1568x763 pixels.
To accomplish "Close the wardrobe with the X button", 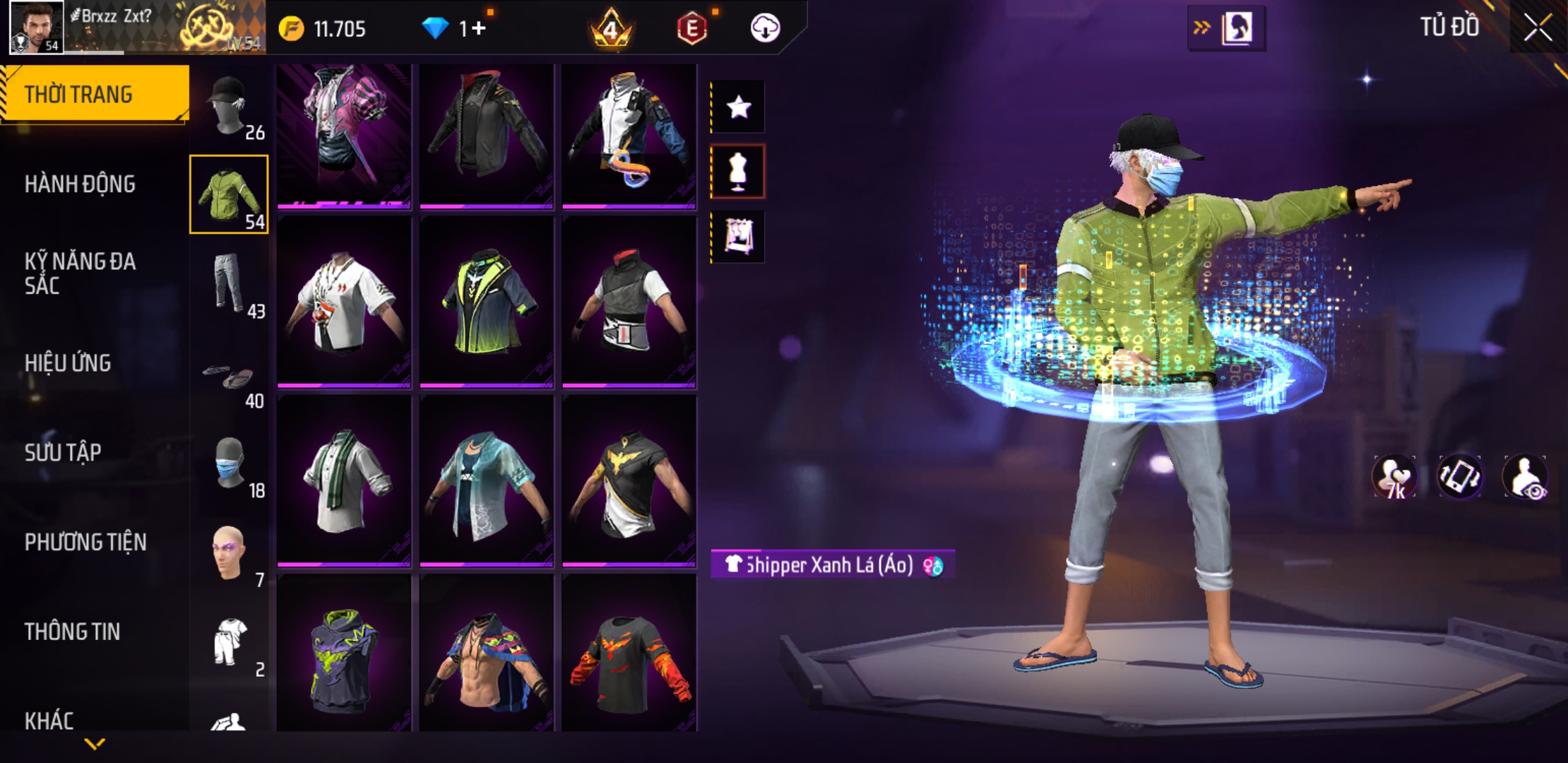I will (x=1537, y=28).
